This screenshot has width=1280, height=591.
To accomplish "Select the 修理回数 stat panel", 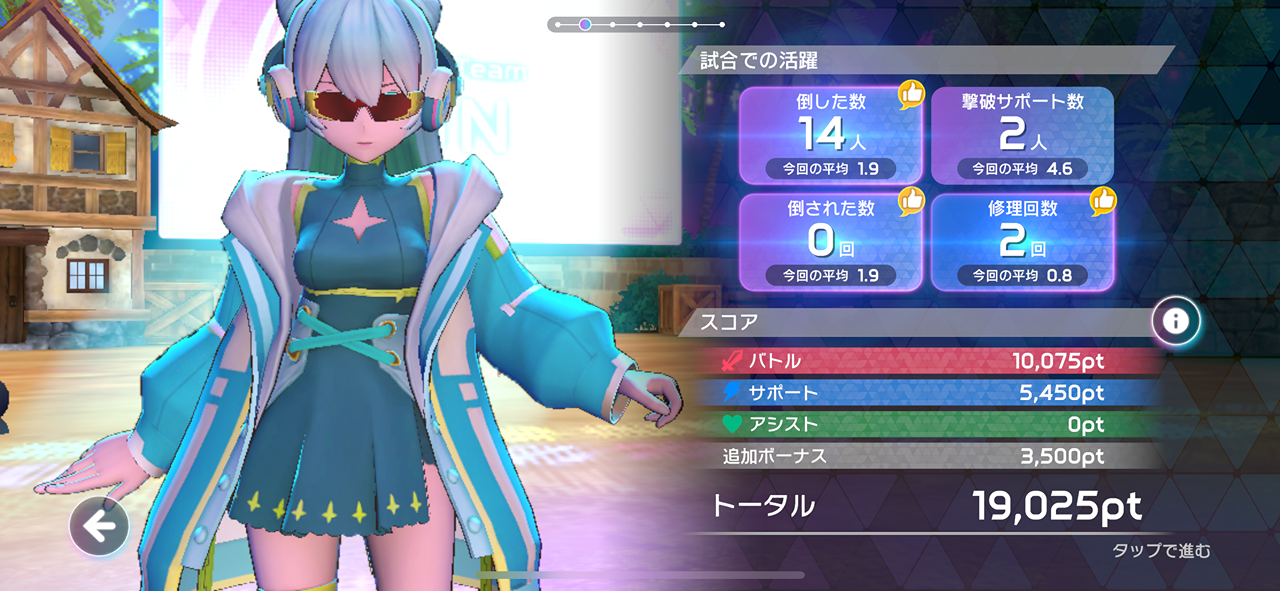I will [1022, 241].
